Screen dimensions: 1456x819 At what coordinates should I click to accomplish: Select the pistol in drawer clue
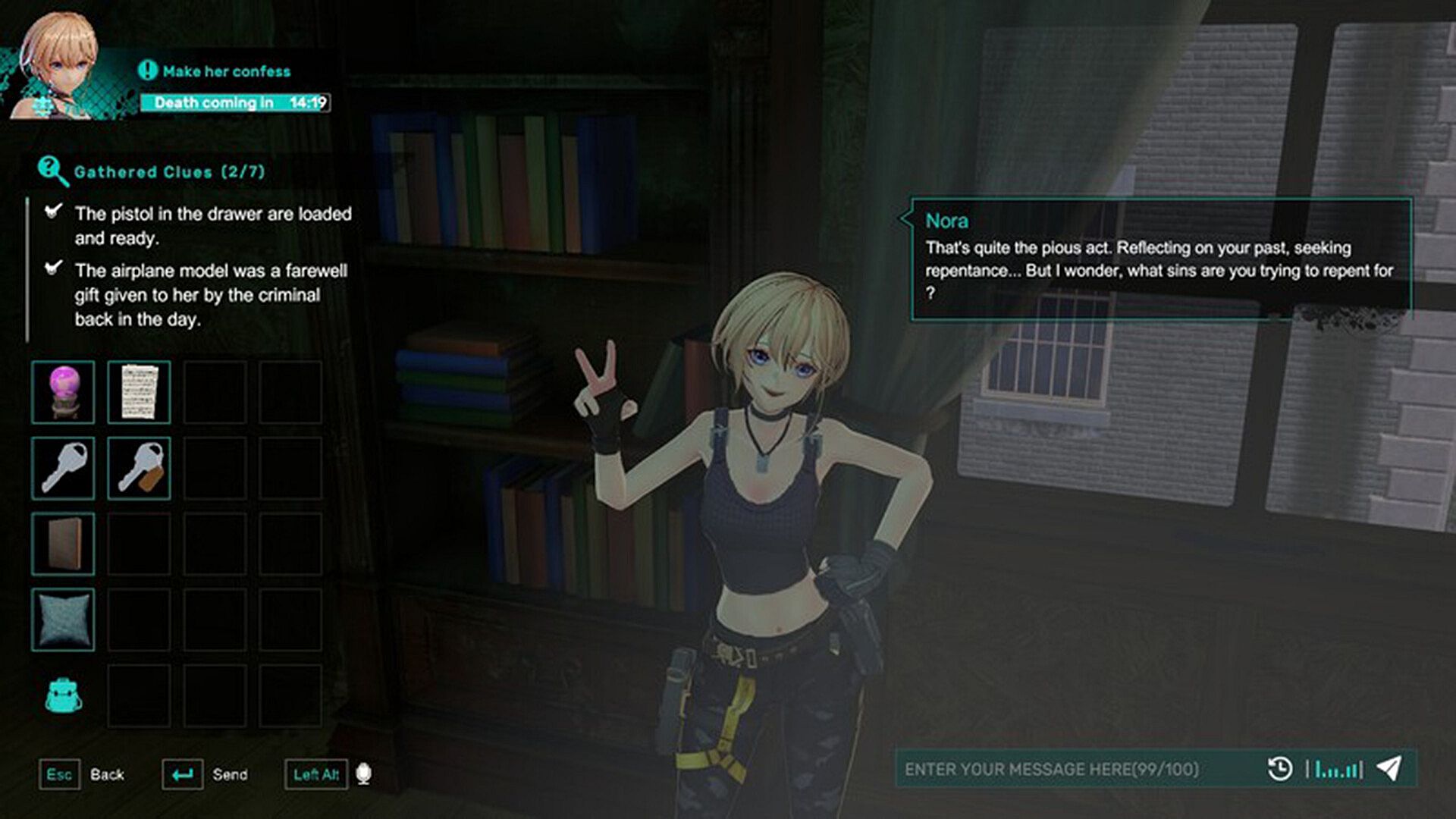pos(212,226)
